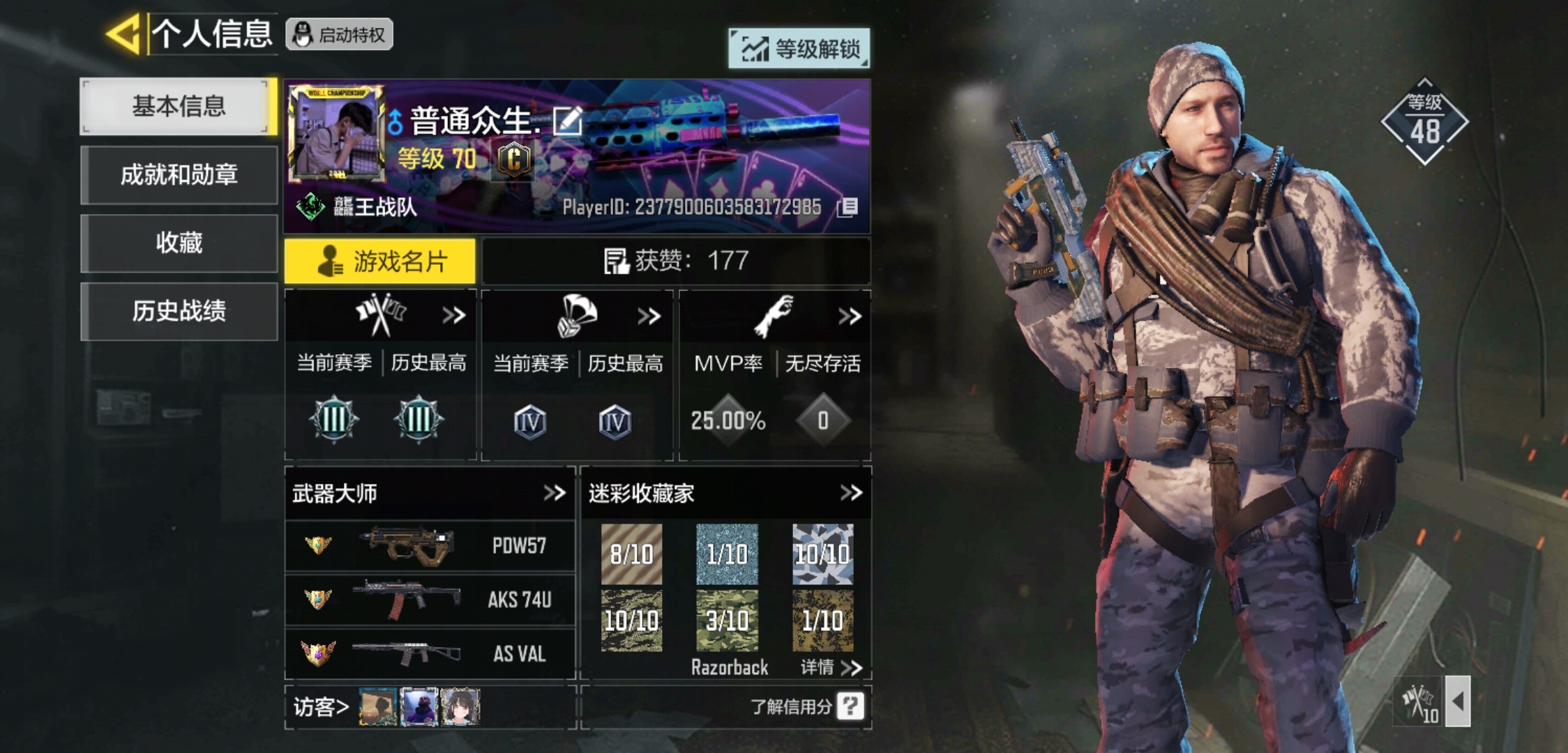Open the 游戏名片 game card
This screenshot has height=753, width=1568.
[380, 261]
